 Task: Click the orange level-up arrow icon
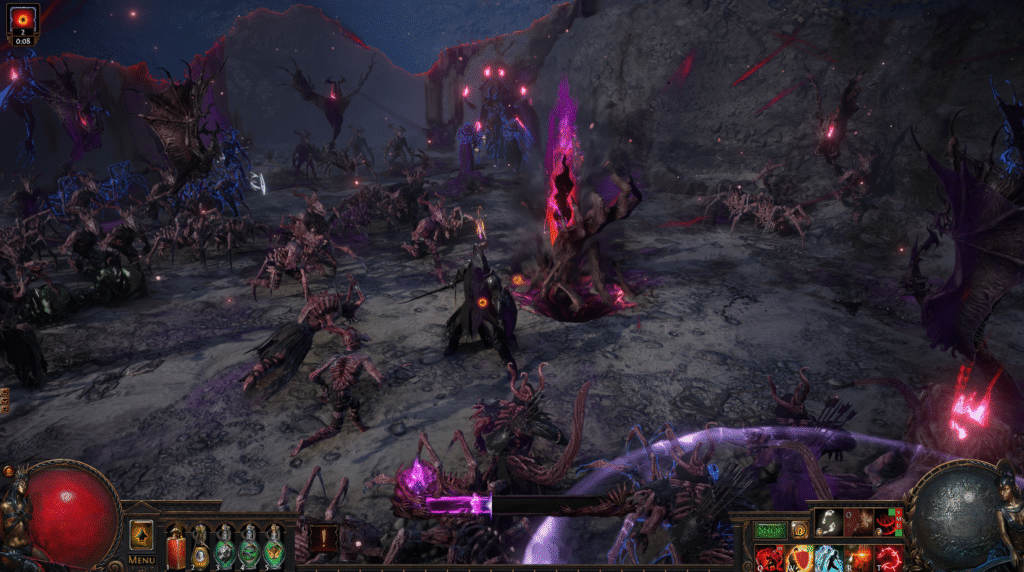click(x=141, y=535)
